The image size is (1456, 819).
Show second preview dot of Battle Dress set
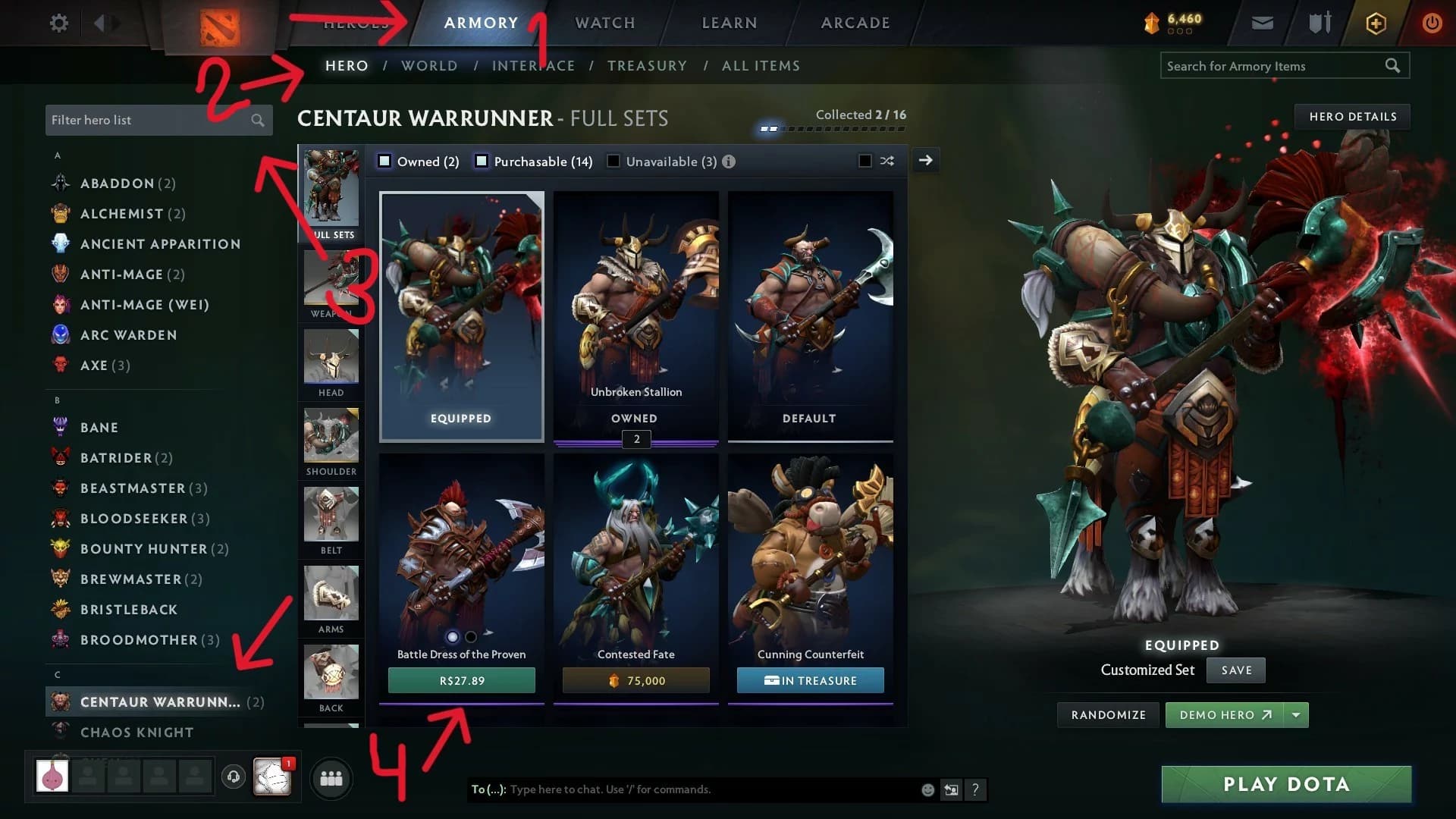(x=469, y=638)
